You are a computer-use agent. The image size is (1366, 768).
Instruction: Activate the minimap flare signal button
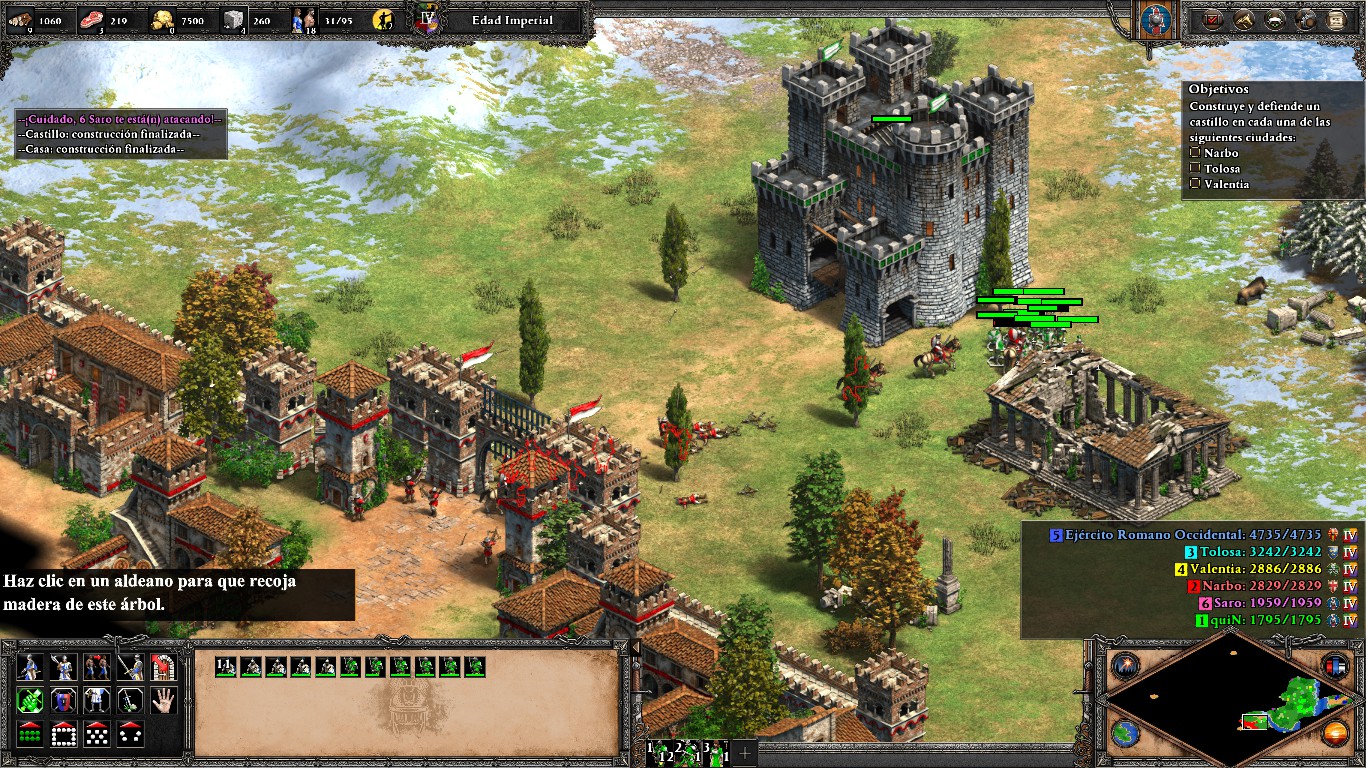tap(1126, 666)
